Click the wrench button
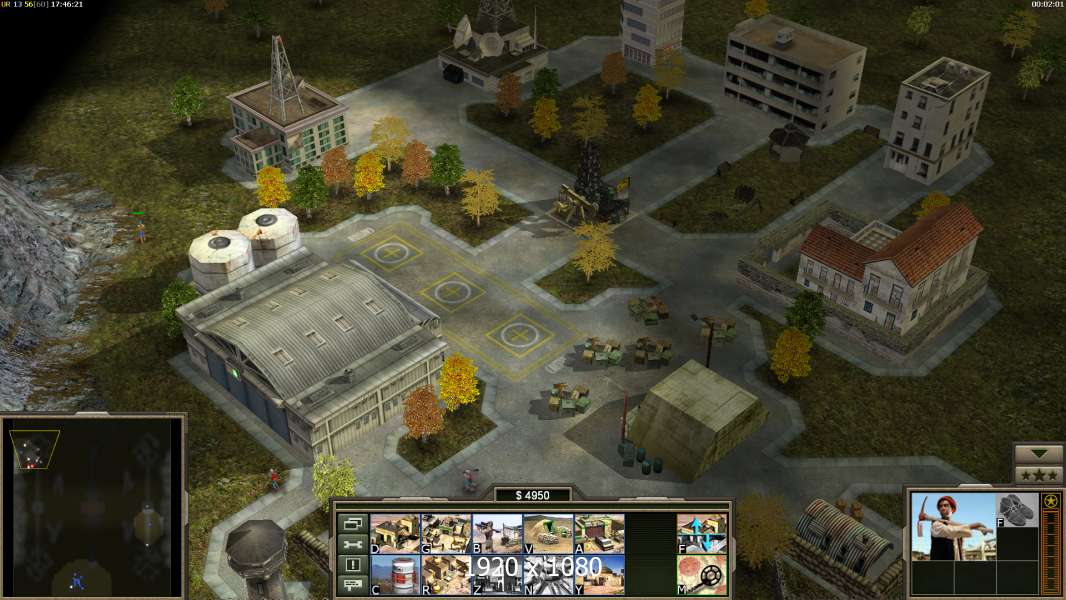The image size is (1066, 600). coord(351,544)
